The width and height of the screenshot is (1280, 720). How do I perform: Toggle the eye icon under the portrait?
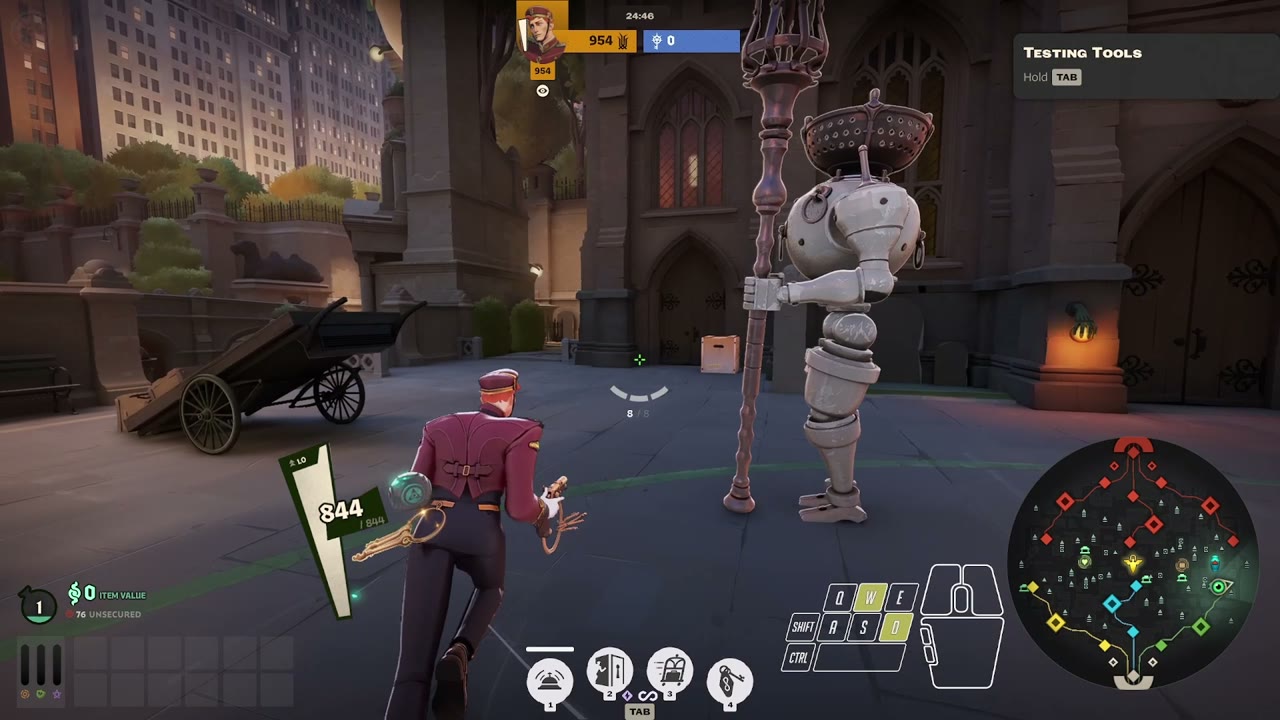(x=542, y=91)
